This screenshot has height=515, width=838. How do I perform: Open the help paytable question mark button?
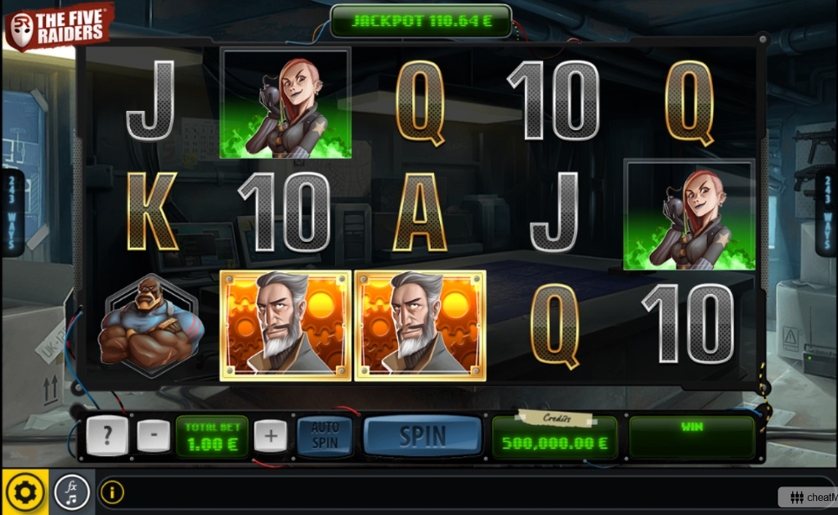point(104,437)
